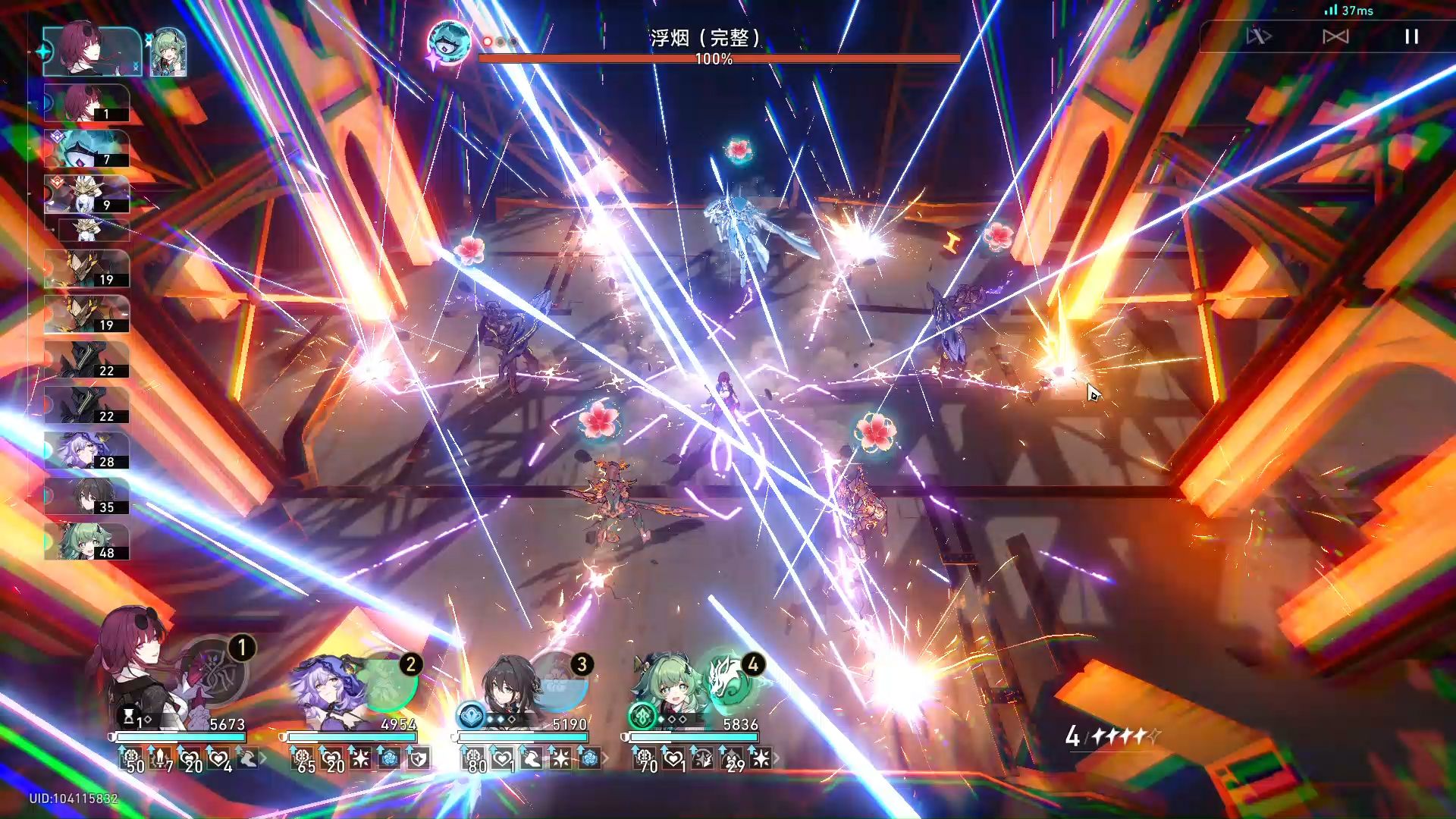1456x819 pixels.
Task: Open the current-turn Kafka portrait in turn order
Action: click(x=91, y=50)
